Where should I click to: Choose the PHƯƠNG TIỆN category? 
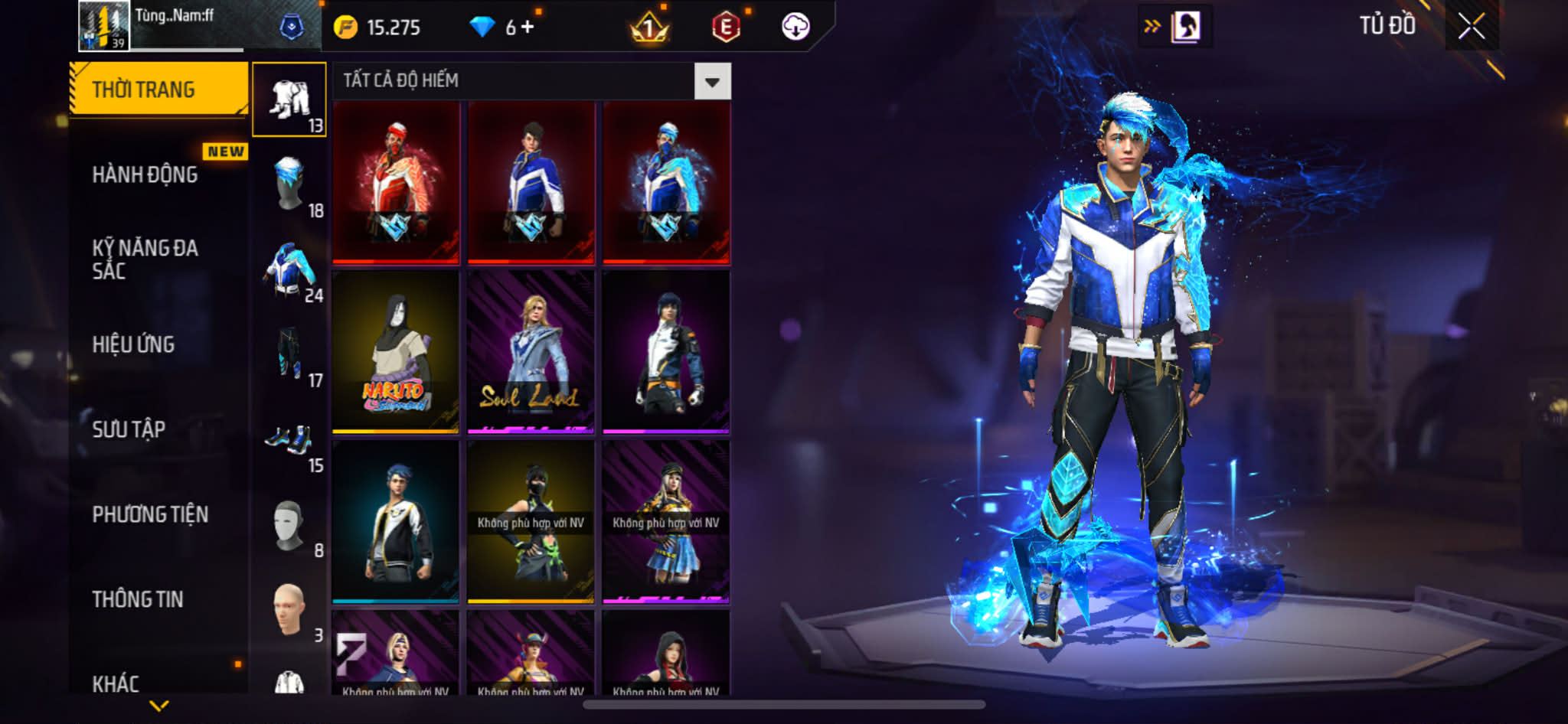[x=150, y=514]
